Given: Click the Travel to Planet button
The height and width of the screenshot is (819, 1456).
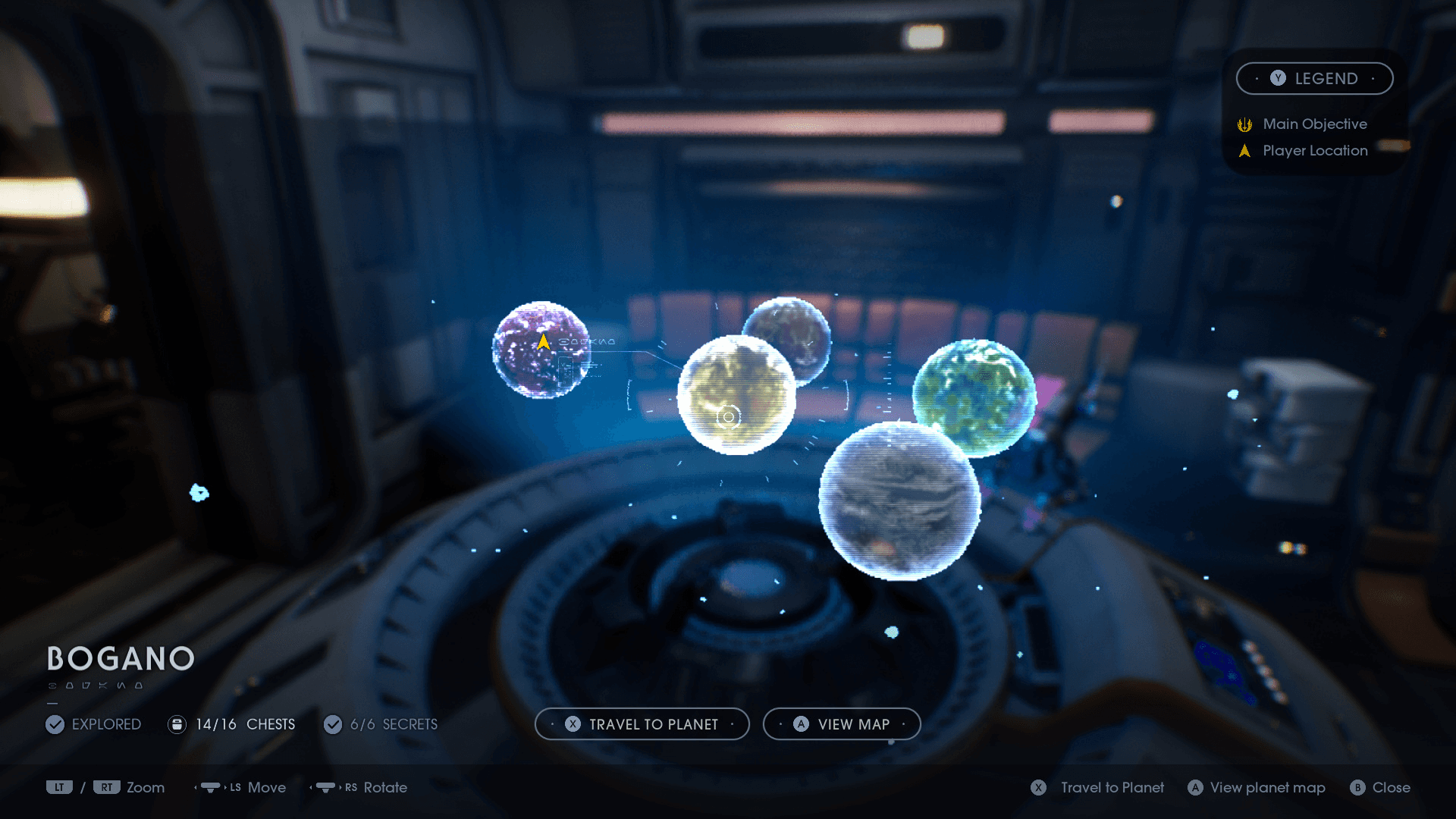Looking at the screenshot, I should pos(642,724).
